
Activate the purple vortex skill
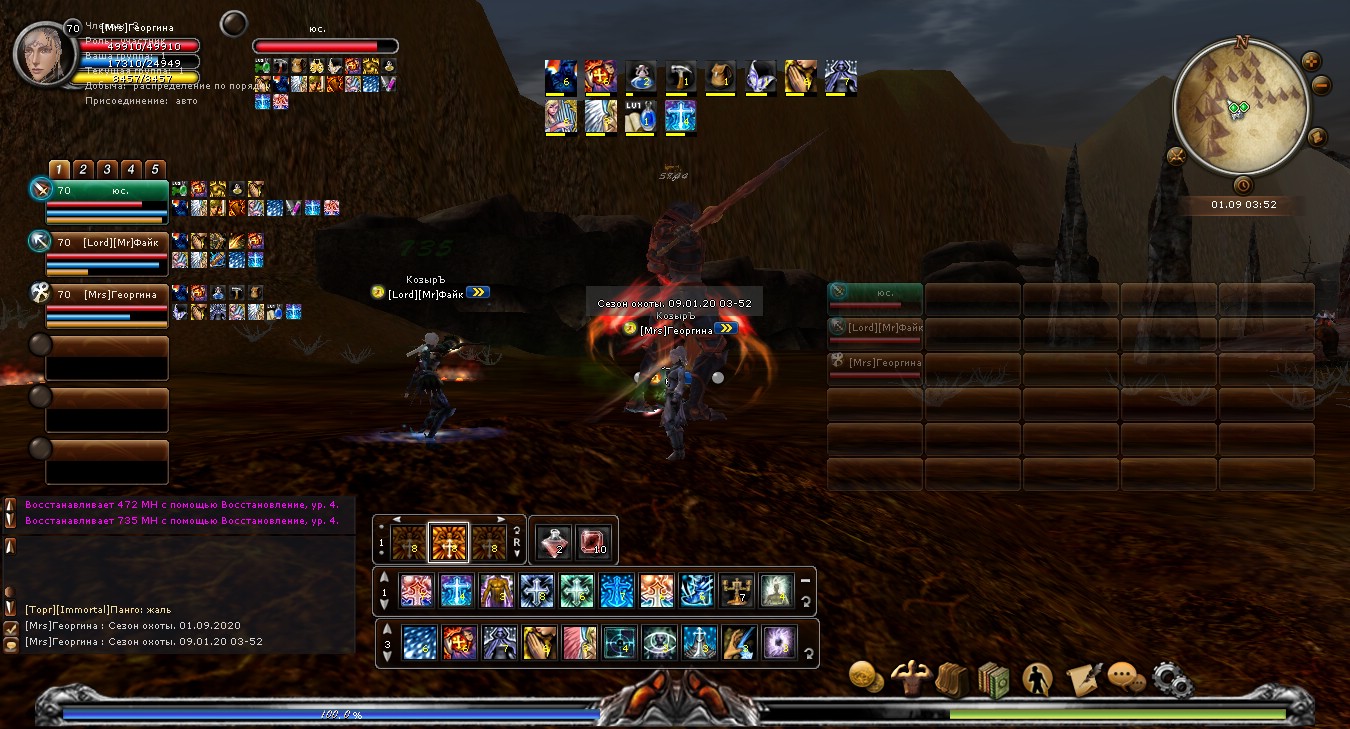coord(777,642)
